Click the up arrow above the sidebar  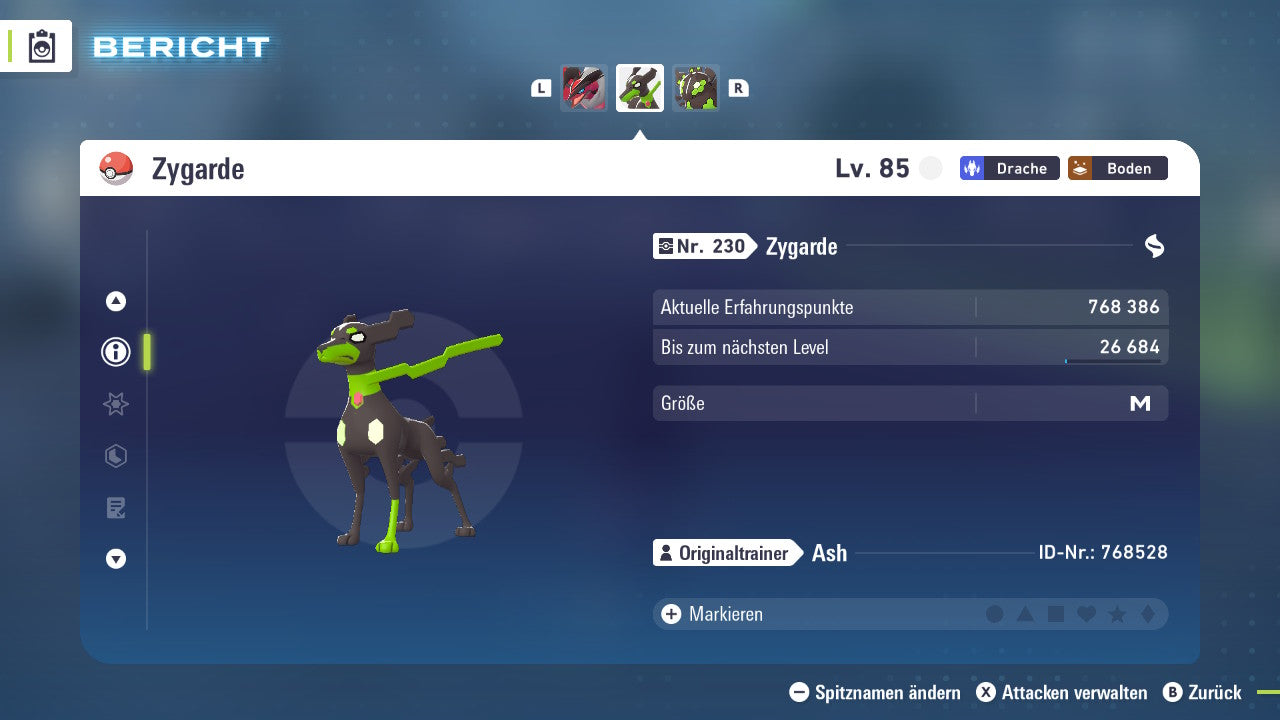pos(115,301)
